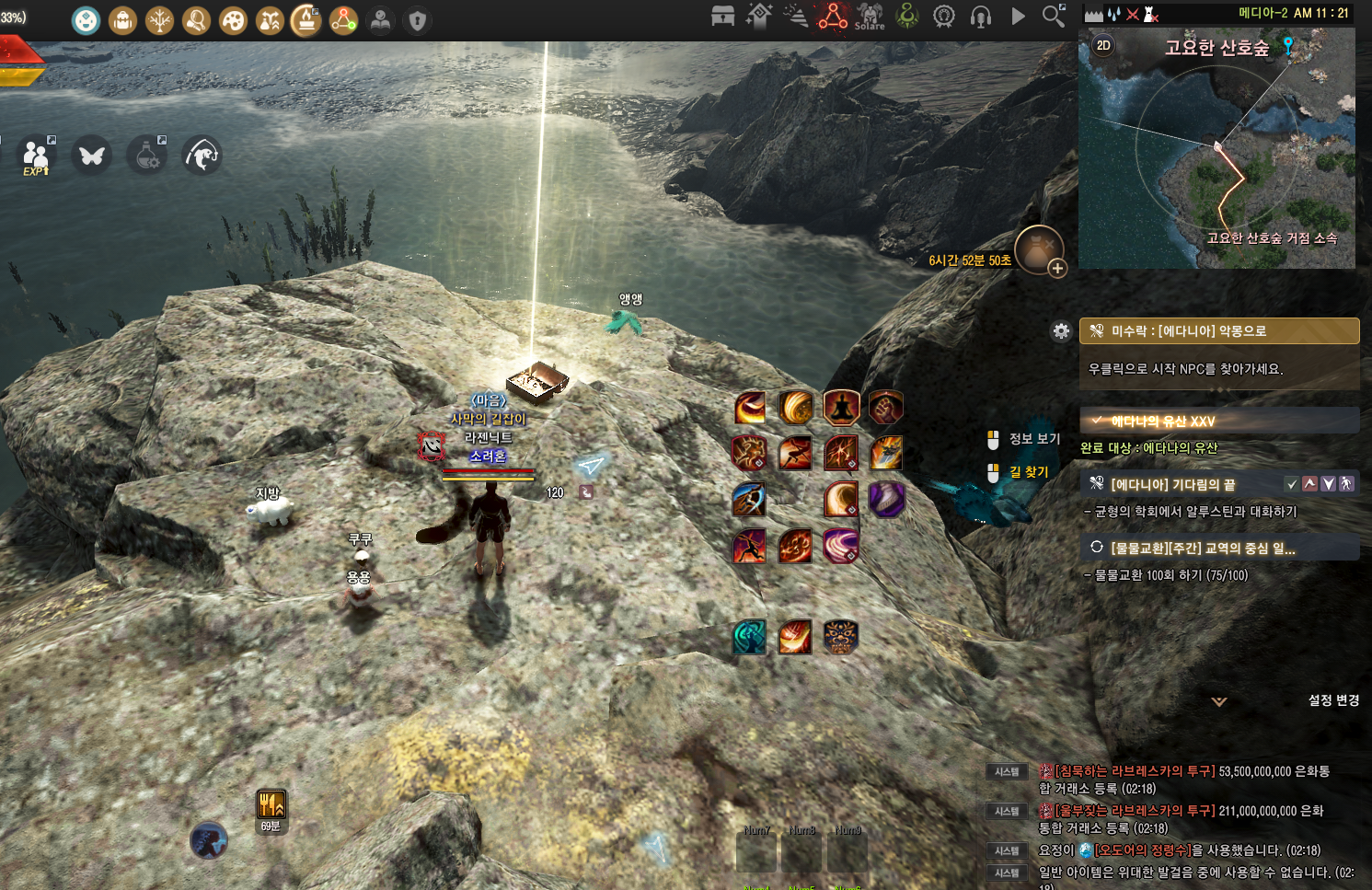
Task: Click the headset voice chat icon
Action: click(x=981, y=17)
